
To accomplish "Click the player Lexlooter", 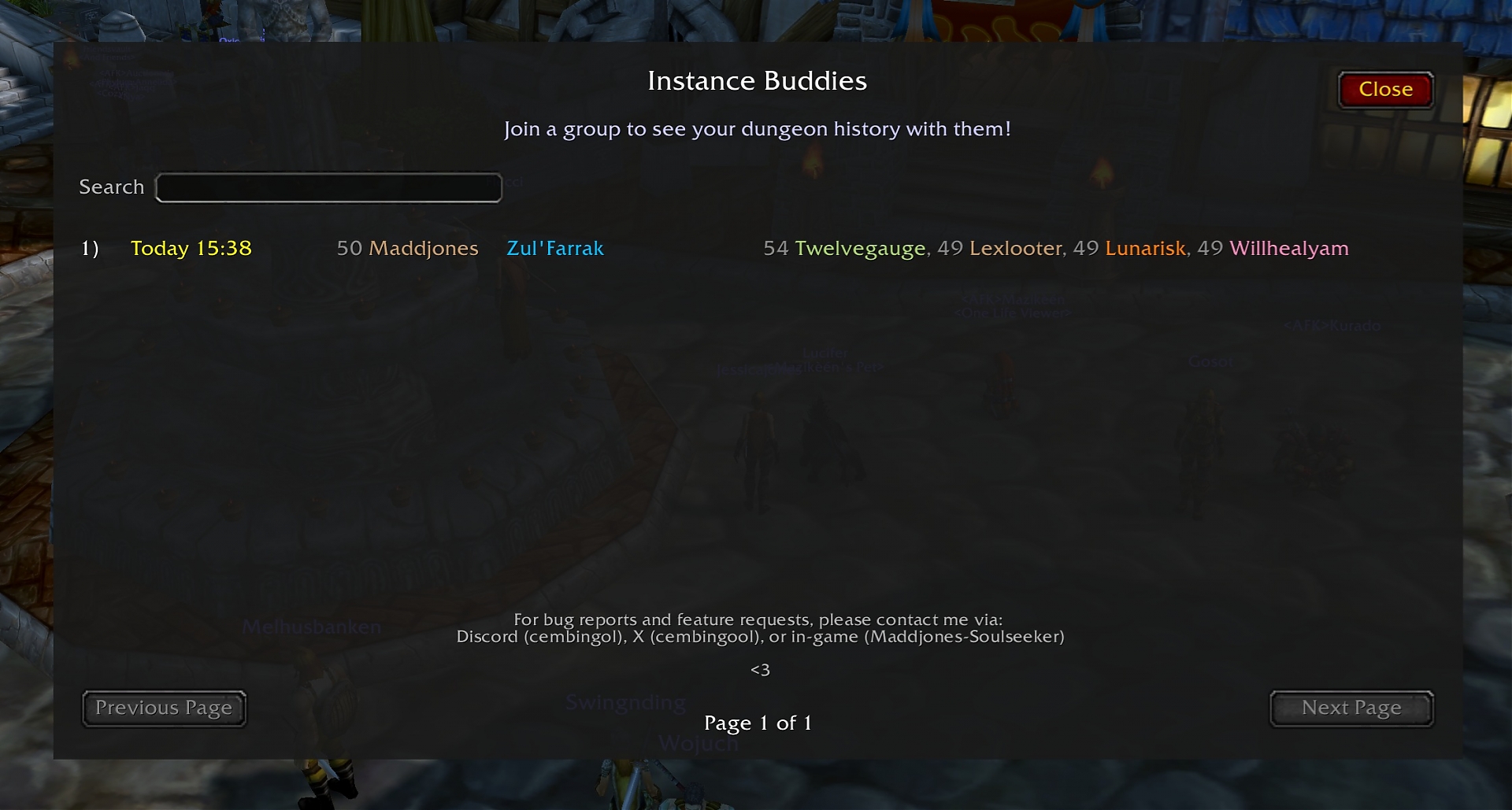I will tap(1014, 248).
